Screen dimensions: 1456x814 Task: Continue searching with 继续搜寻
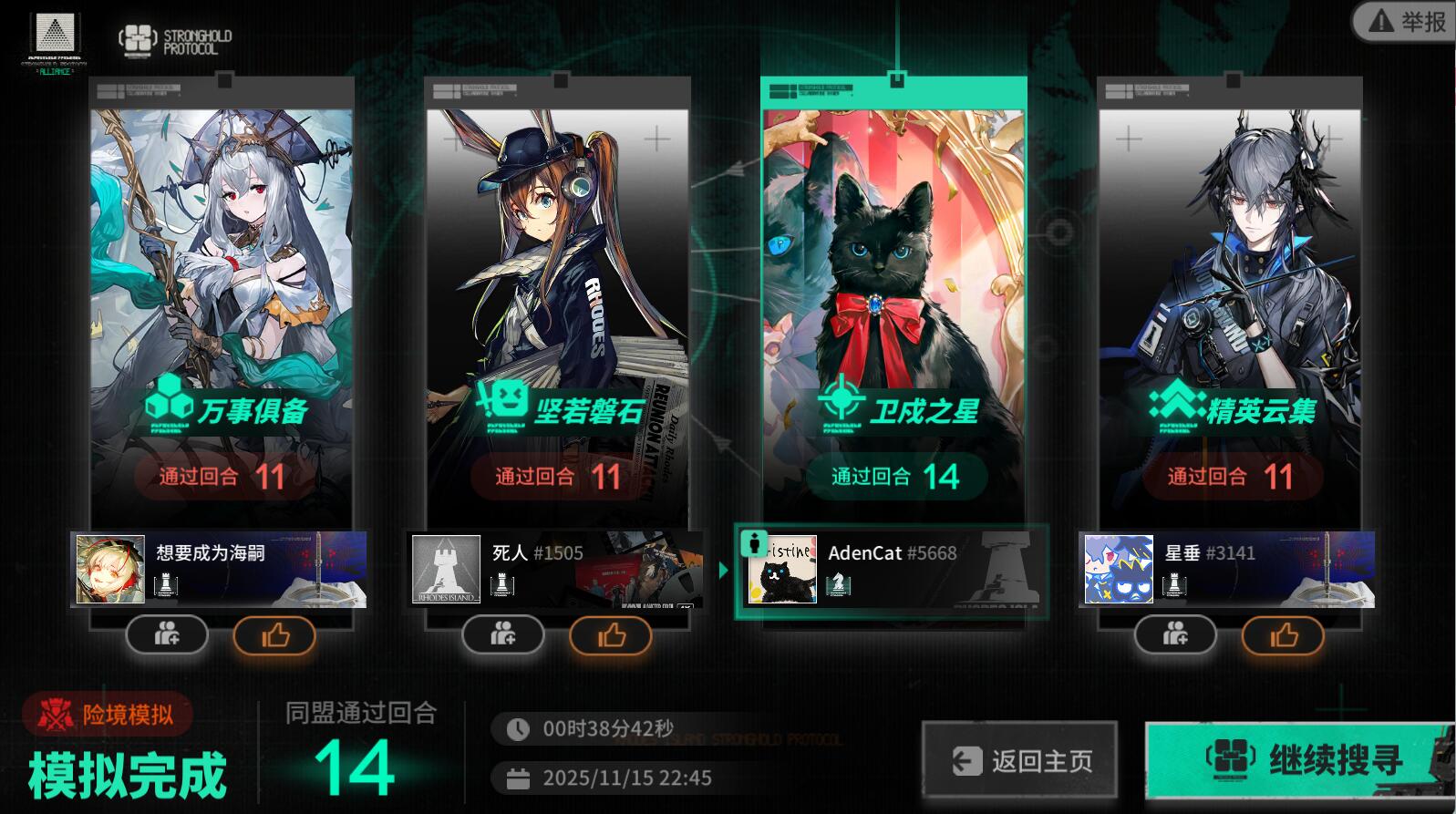point(1298,759)
